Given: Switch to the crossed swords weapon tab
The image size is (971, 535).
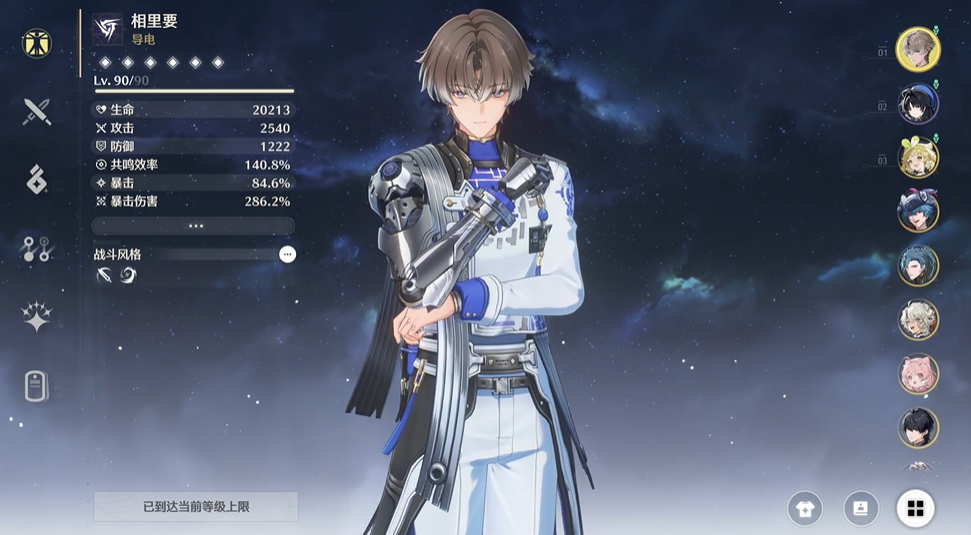Looking at the screenshot, I should point(37,111).
